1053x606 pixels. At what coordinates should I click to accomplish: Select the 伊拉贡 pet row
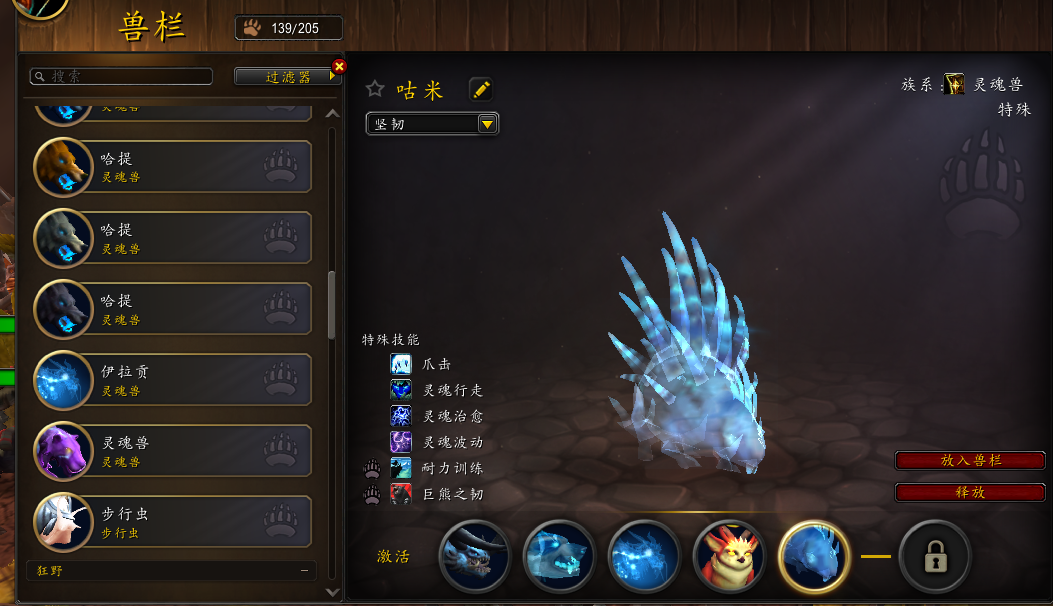coord(173,380)
